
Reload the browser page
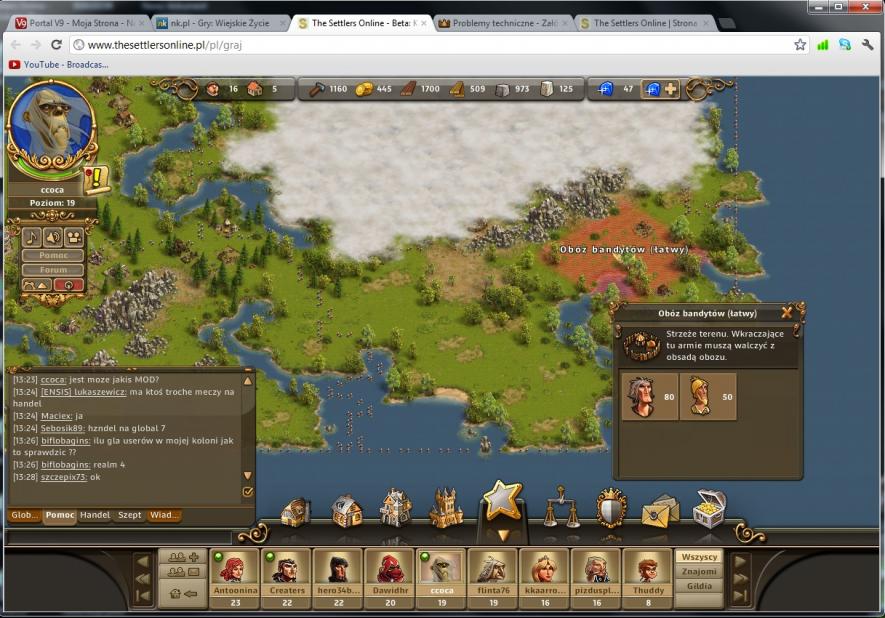(x=56, y=45)
